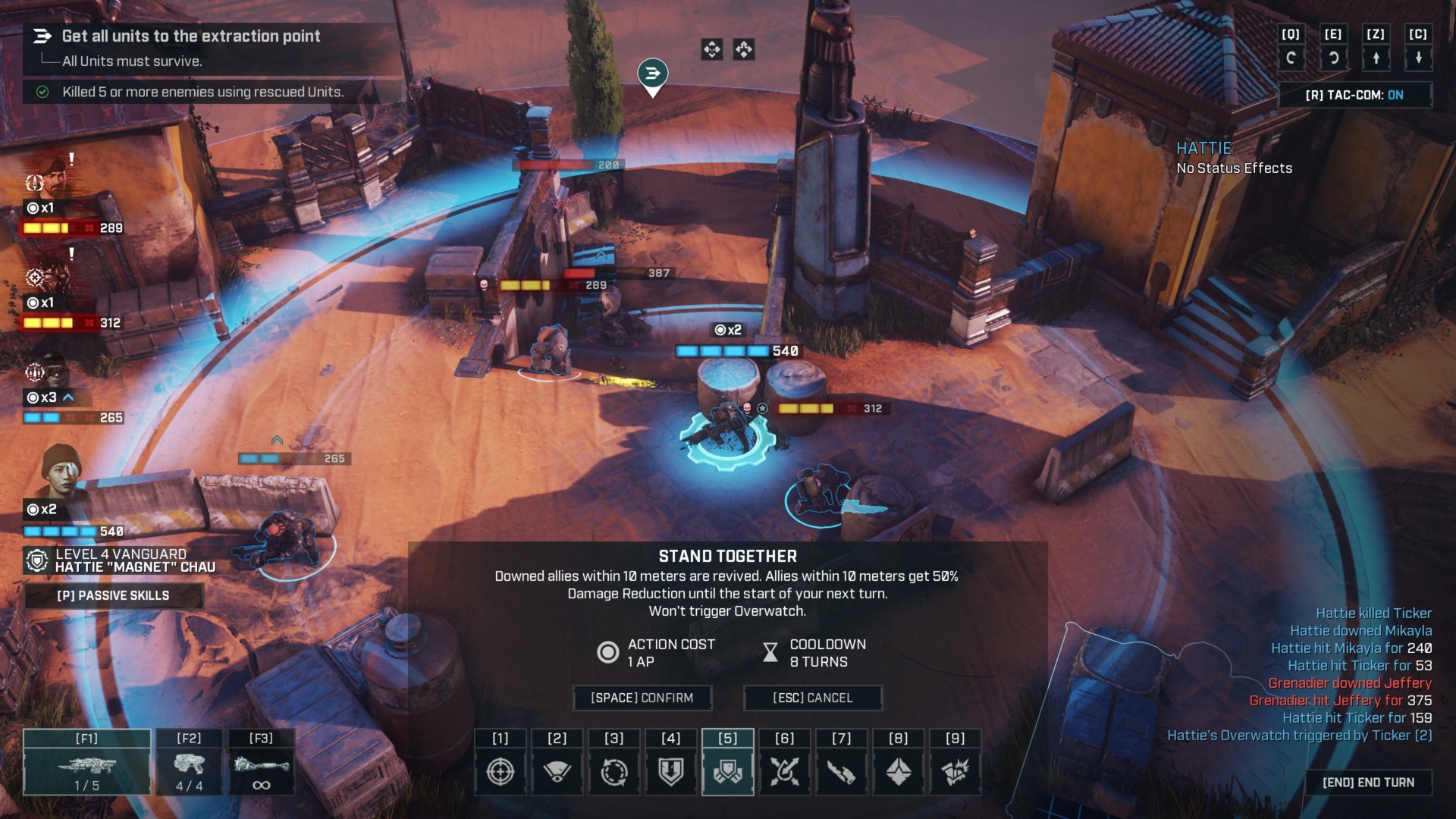The height and width of the screenshot is (819, 1456).
Task: Use the grenade ability in slot 8
Action: (x=898, y=770)
